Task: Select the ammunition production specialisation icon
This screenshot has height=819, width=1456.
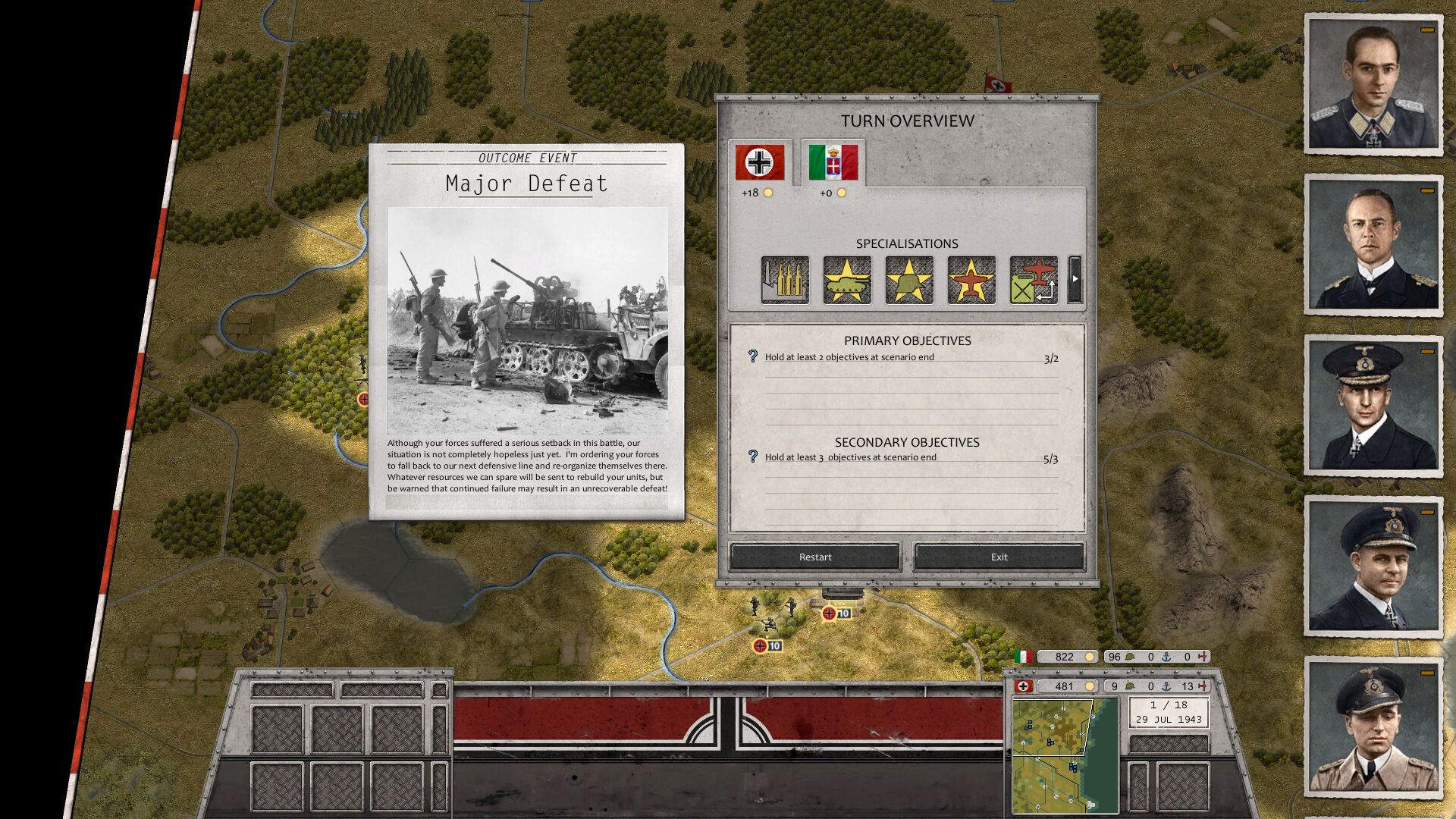Action: pos(784,279)
